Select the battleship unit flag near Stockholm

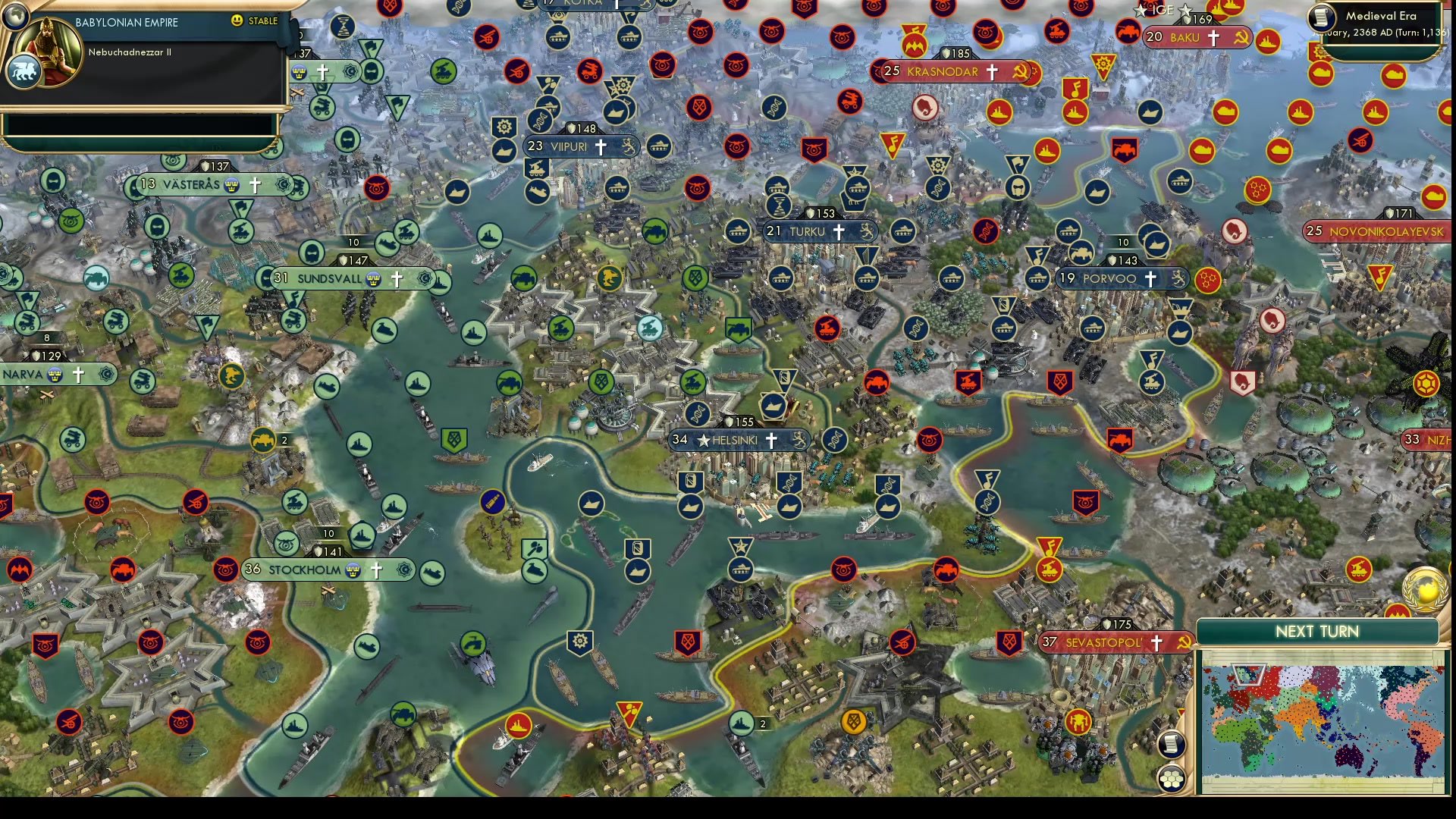pyautogui.click(x=360, y=537)
